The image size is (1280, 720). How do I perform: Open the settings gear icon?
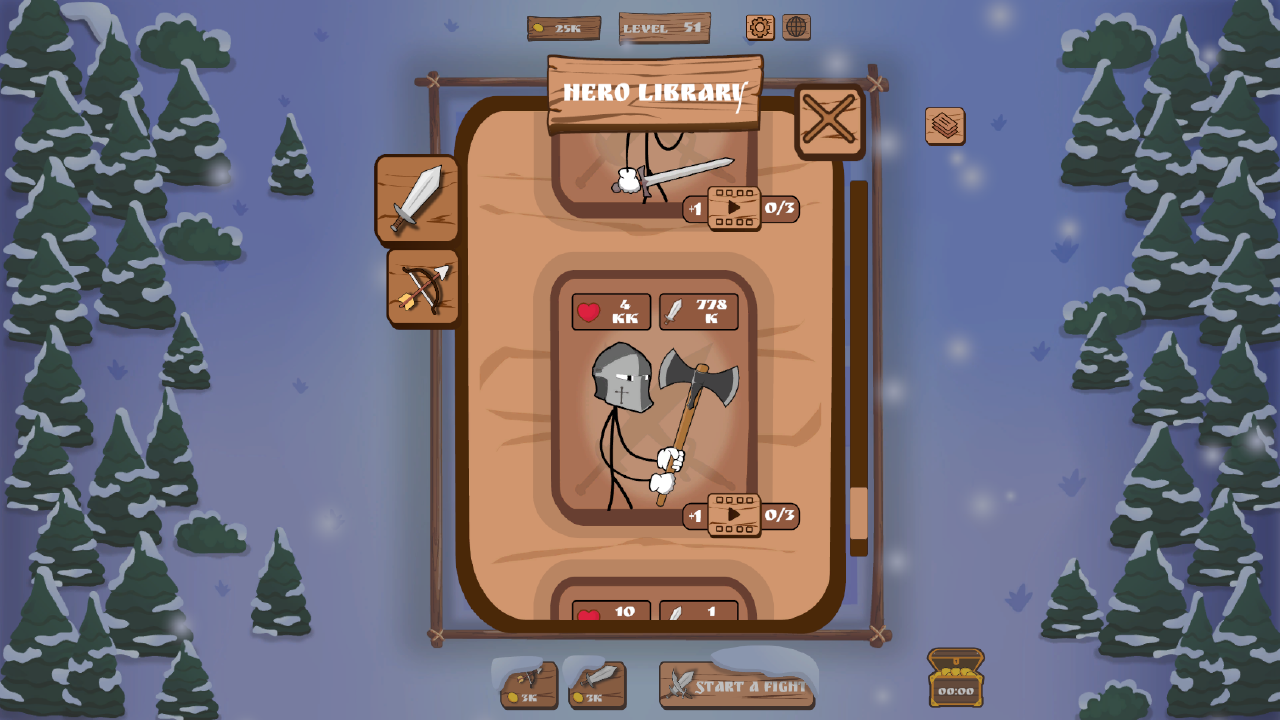tap(760, 28)
